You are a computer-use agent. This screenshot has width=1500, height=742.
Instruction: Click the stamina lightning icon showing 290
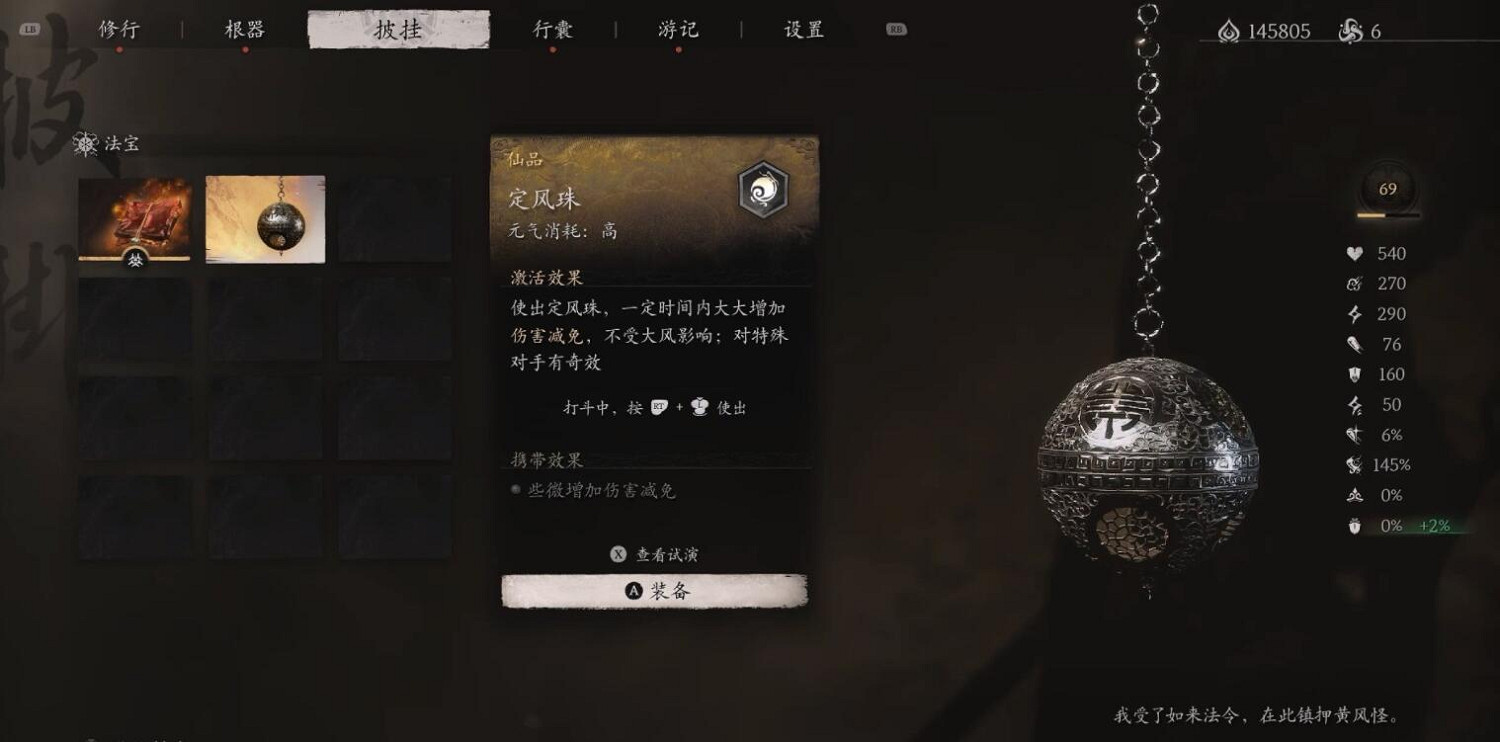(1352, 314)
